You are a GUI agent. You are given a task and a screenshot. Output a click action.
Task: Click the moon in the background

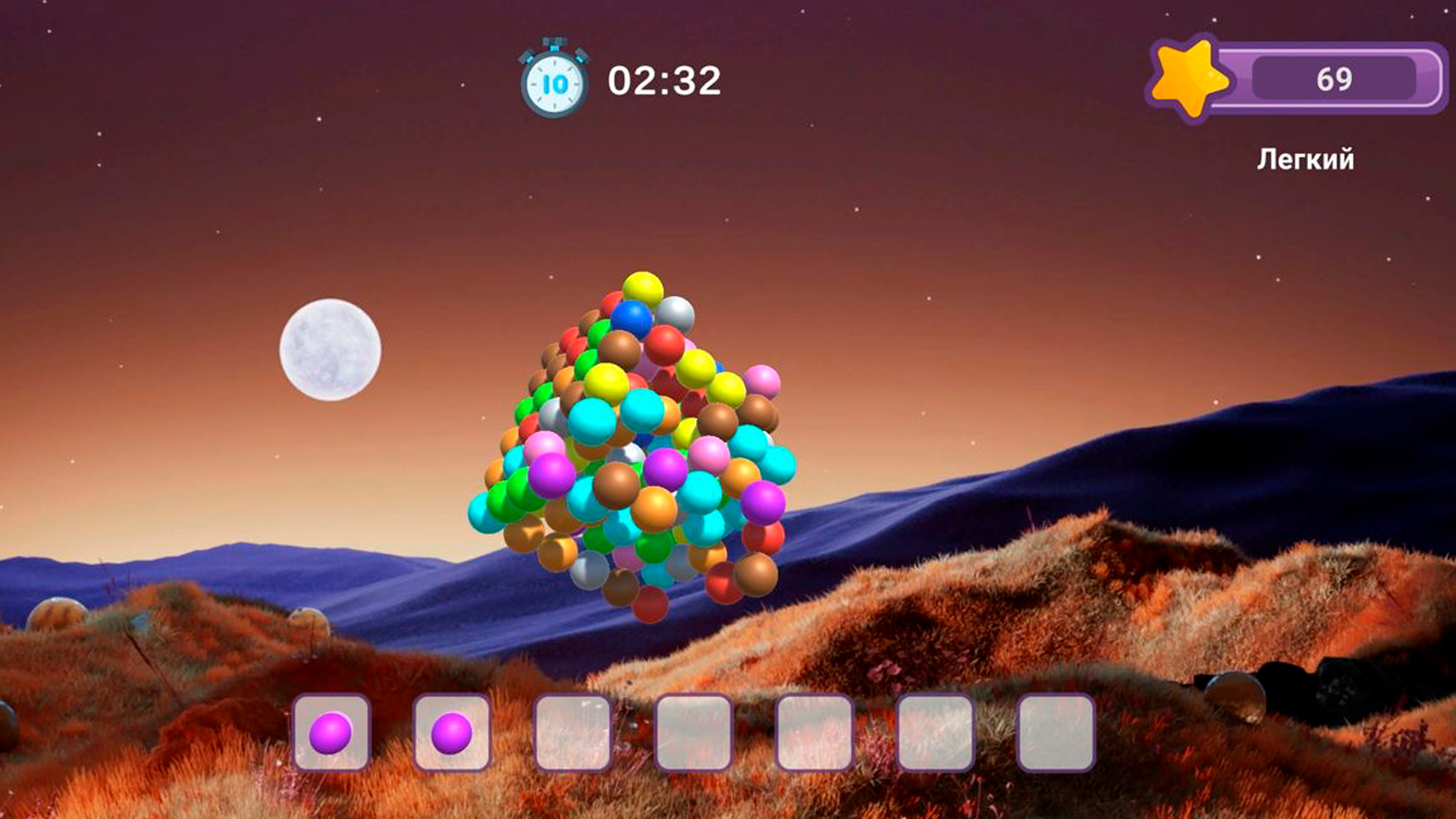click(x=332, y=348)
